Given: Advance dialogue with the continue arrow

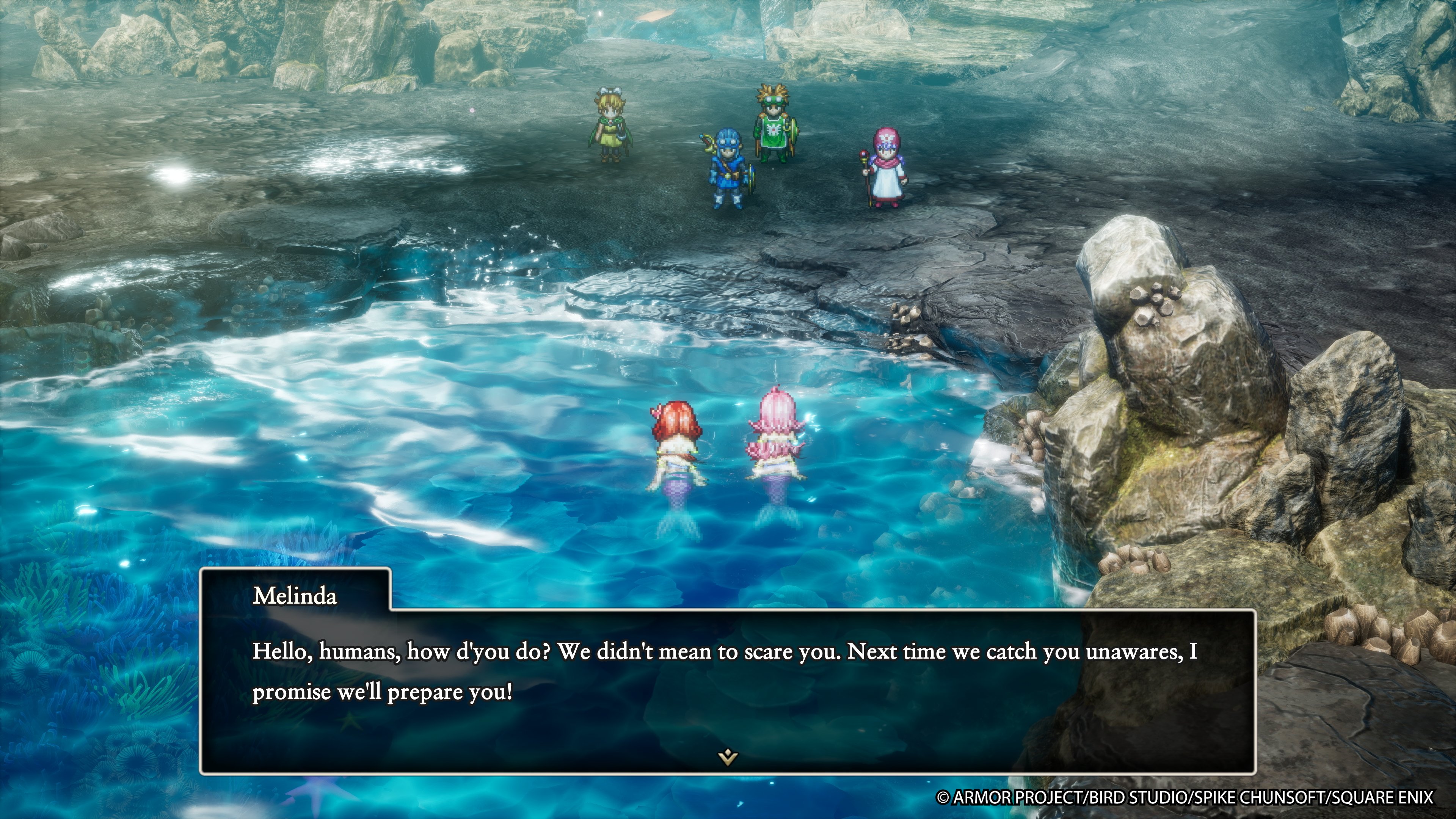Looking at the screenshot, I should click(x=728, y=756).
